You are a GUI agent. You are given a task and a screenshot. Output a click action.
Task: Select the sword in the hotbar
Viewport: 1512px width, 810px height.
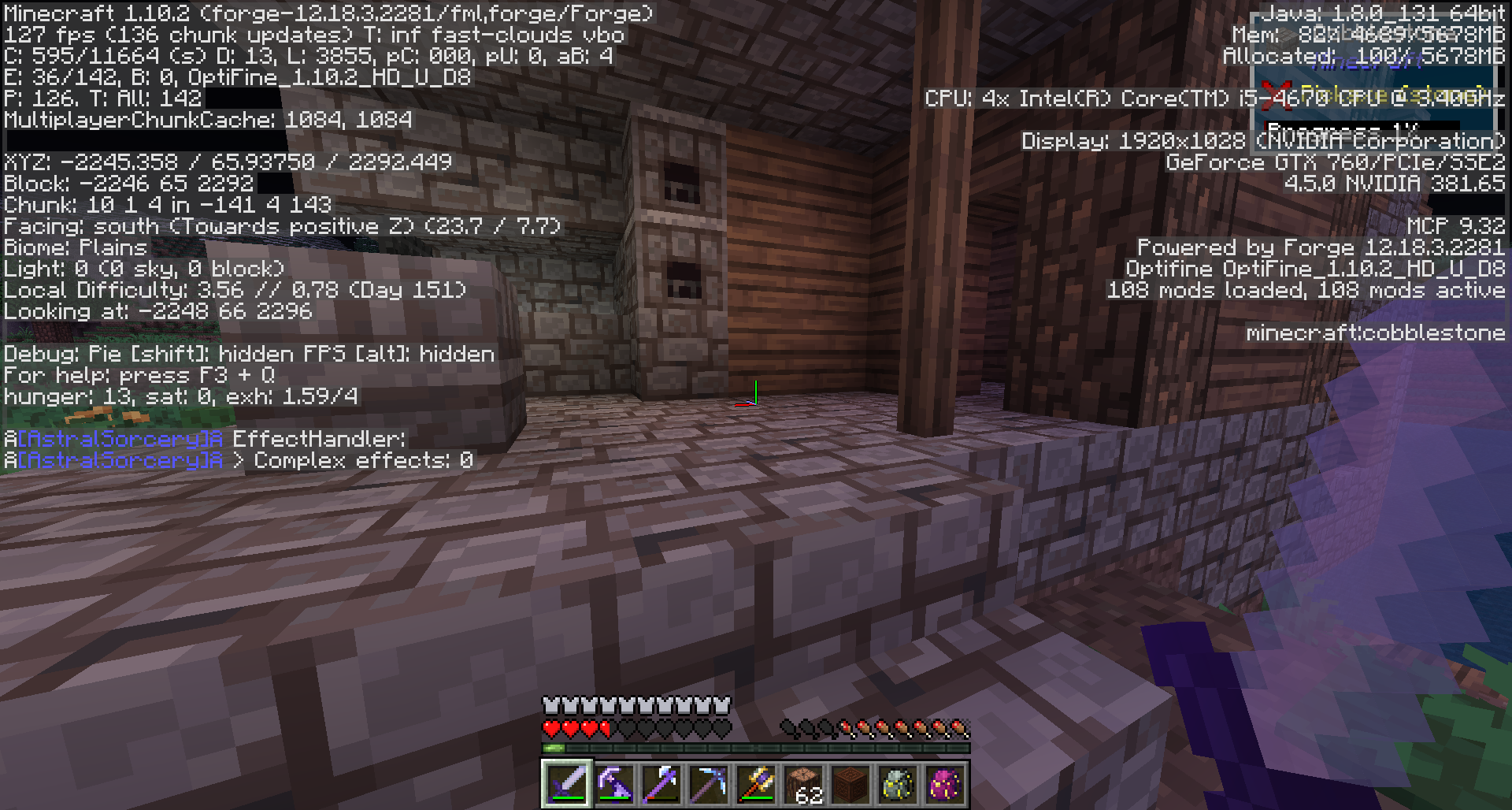(567, 784)
